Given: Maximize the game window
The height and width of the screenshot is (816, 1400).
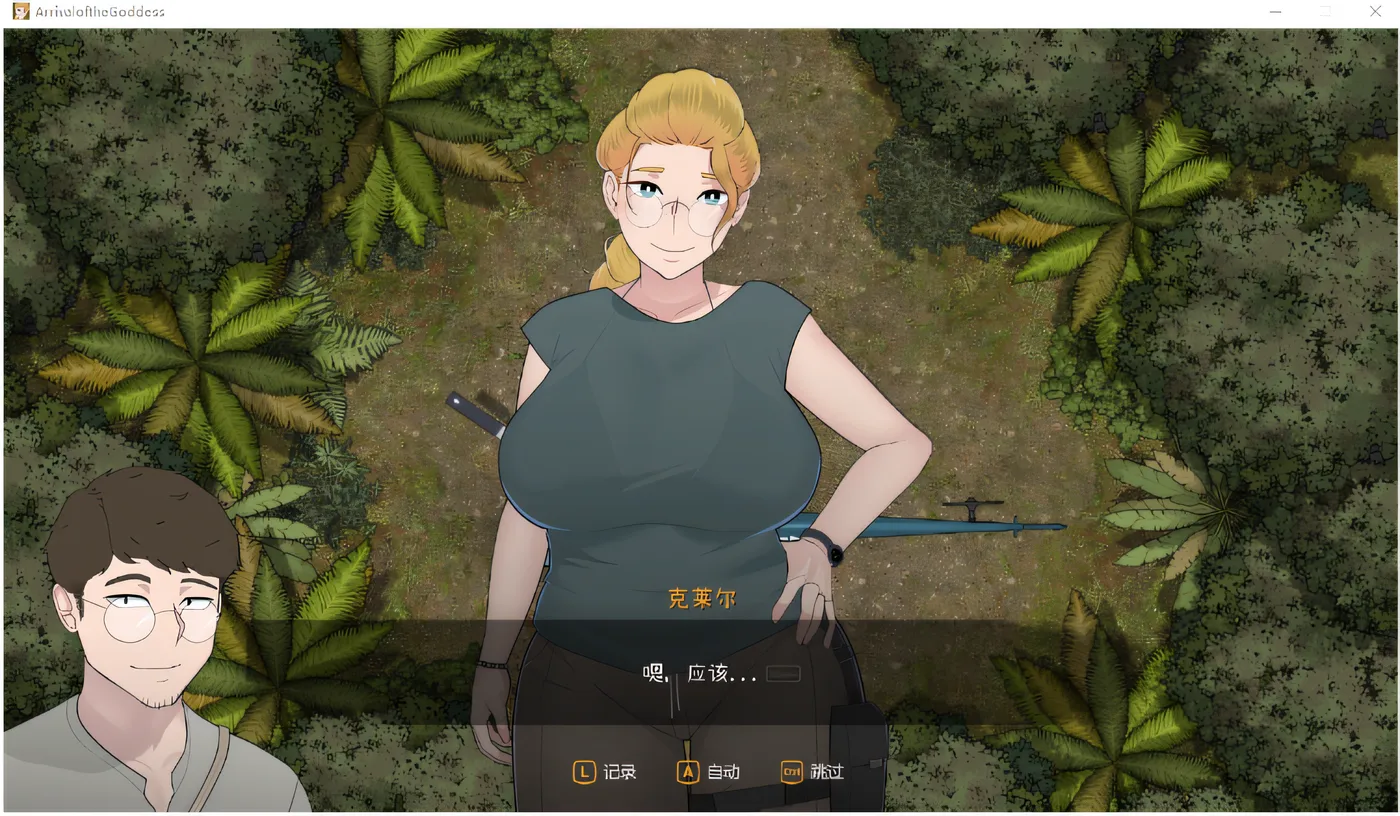Looking at the screenshot, I should 1325,11.
